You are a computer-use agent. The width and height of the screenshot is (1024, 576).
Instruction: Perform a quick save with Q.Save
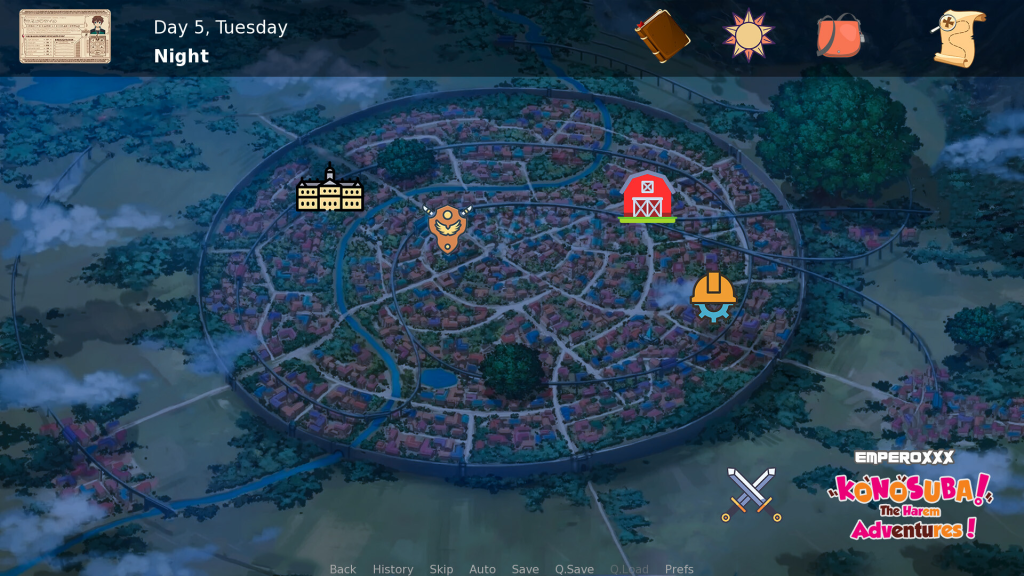click(574, 569)
